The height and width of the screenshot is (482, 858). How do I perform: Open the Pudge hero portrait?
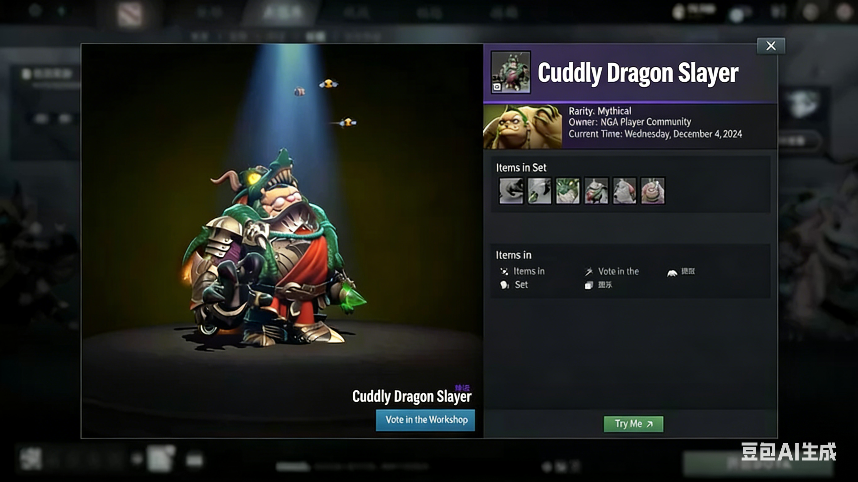(x=523, y=127)
